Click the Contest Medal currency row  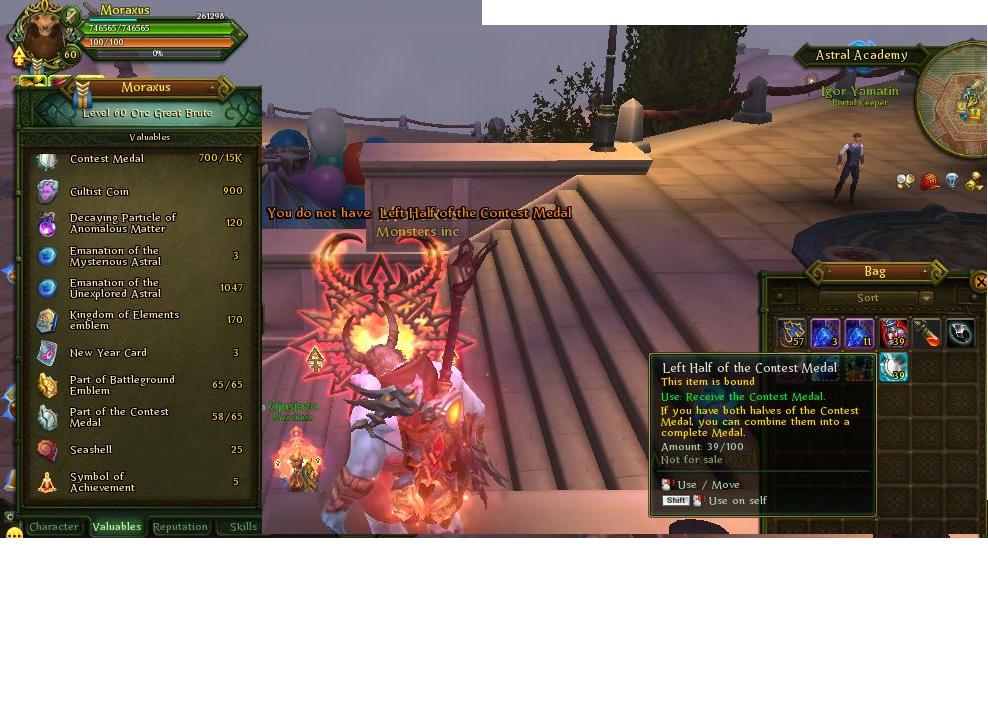140,159
